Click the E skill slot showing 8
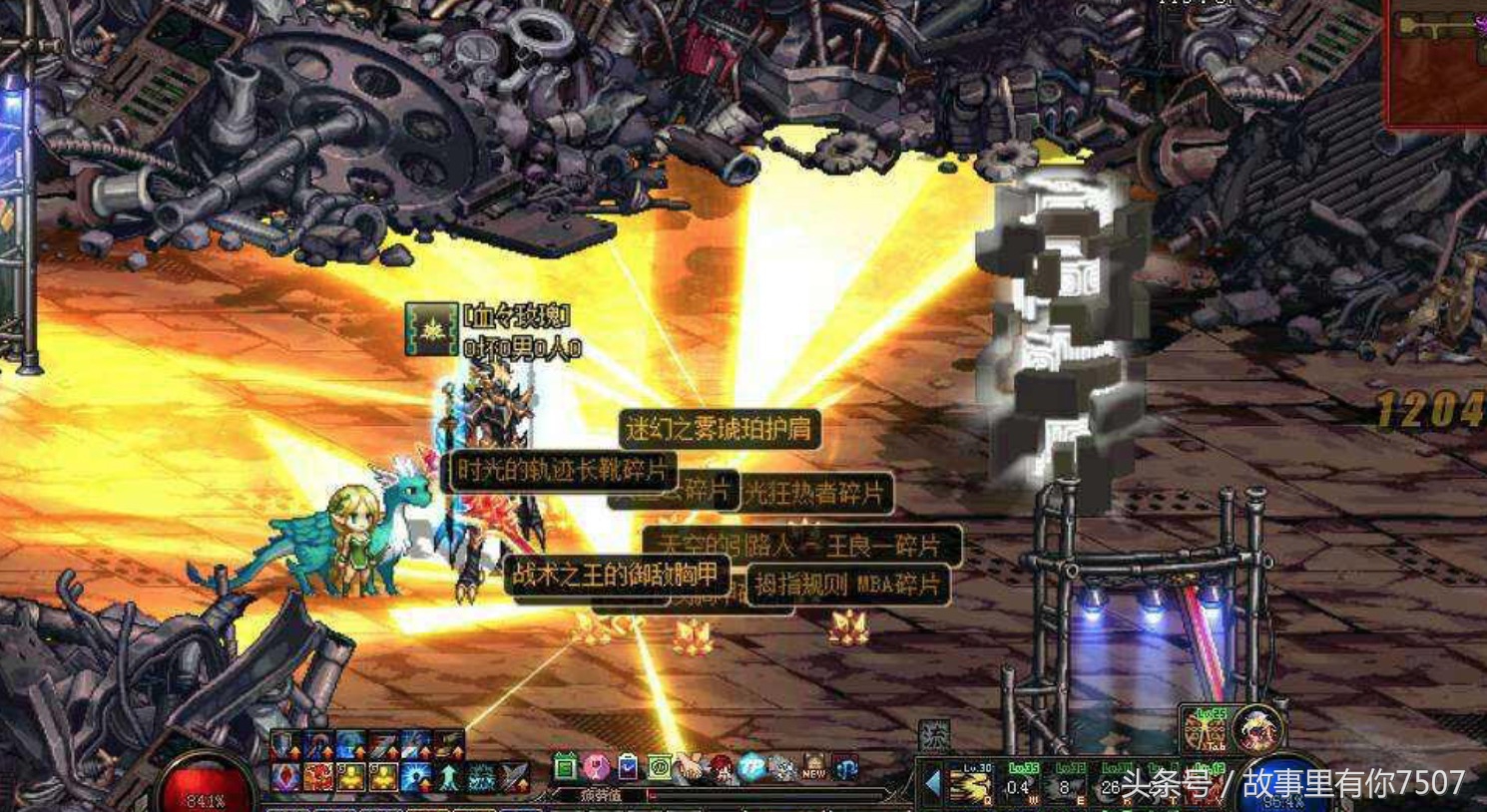Screen dimensions: 1487x812 point(1067,784)
